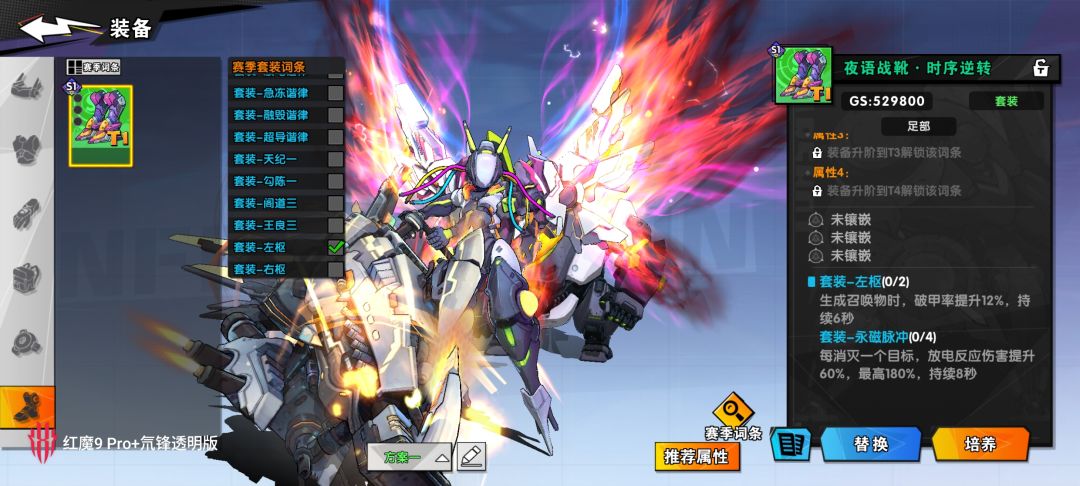The image size is (1080, 486).
Task: Toggle the 套装-天纪一 filter
Action: click(x=335, y=159)
